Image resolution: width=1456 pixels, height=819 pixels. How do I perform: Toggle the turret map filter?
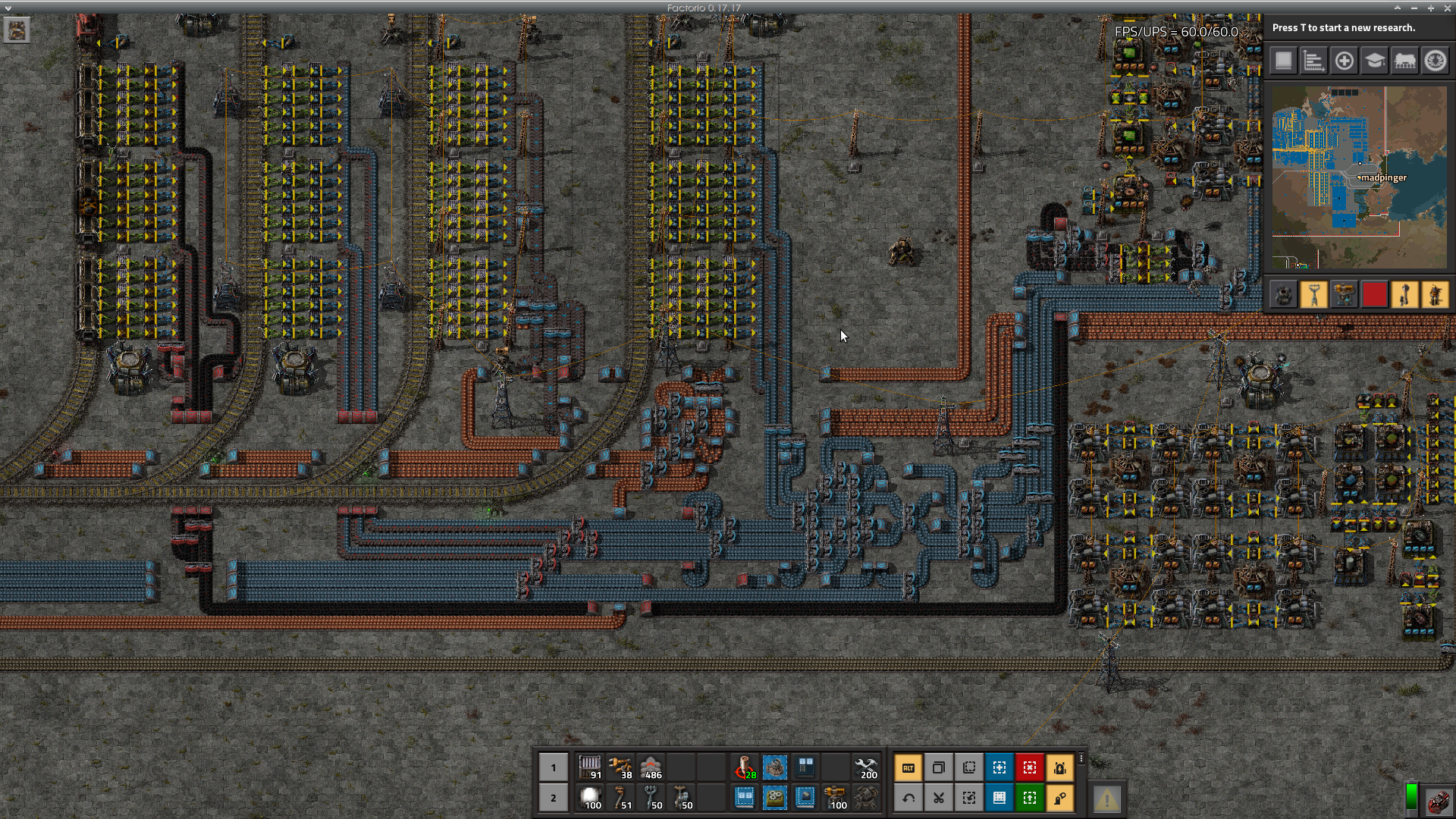[1345, 294]
